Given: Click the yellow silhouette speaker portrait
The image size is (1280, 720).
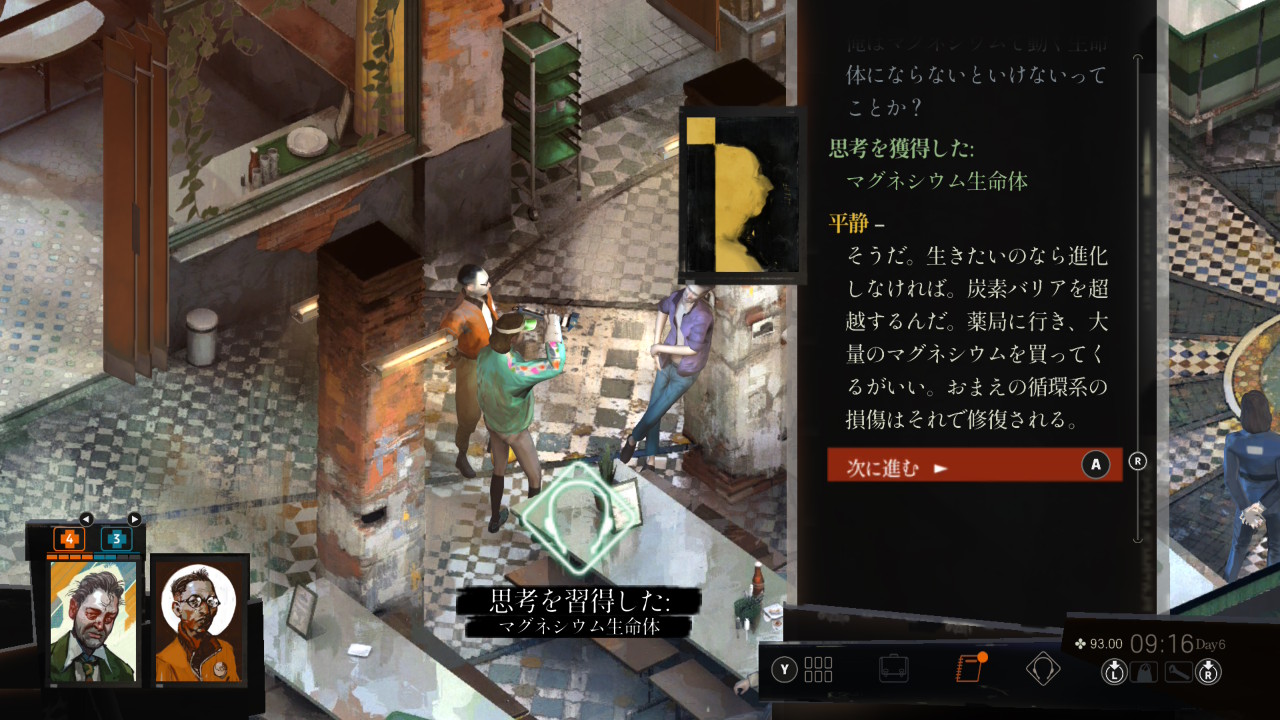Looking at the screenshot, I should coord(741,196).
